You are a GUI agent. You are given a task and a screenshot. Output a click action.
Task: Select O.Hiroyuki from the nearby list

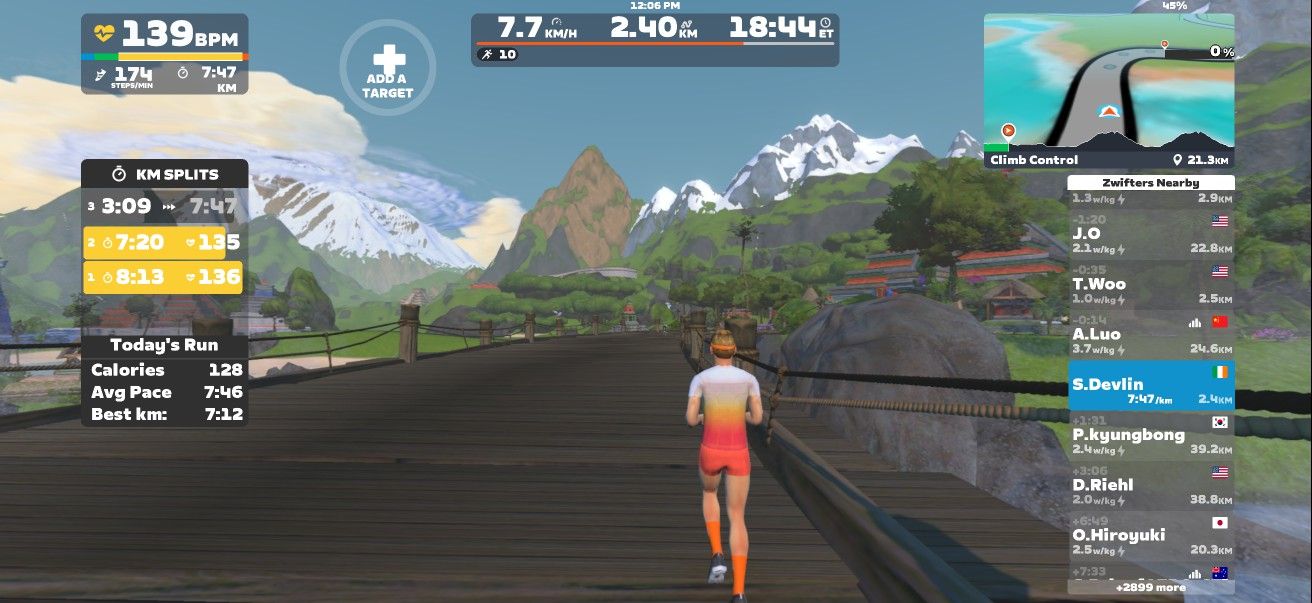pyautogui.click(x=1150, y=538)
